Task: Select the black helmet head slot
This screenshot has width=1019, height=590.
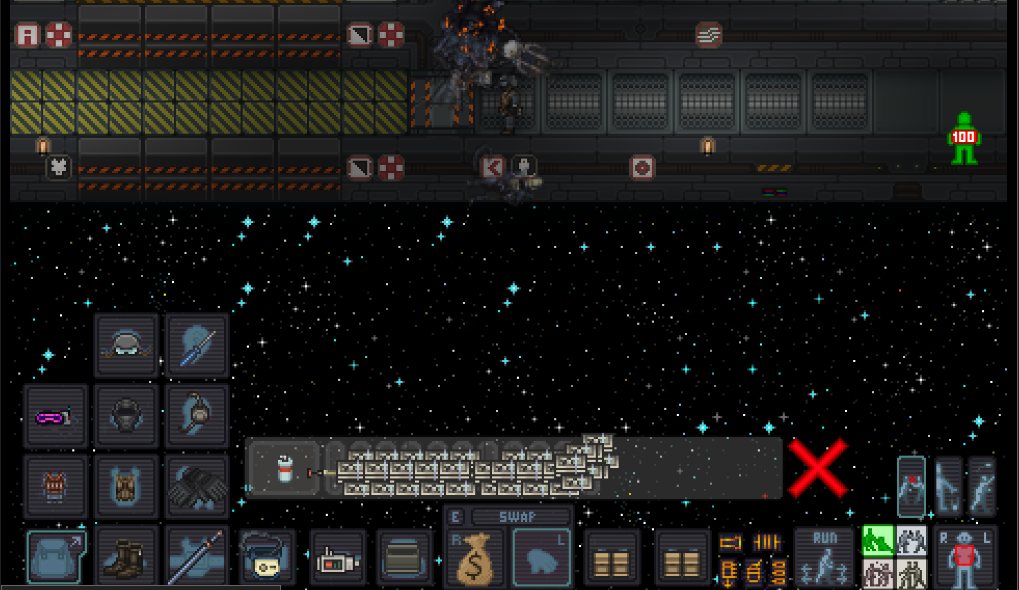Action: 125,417
